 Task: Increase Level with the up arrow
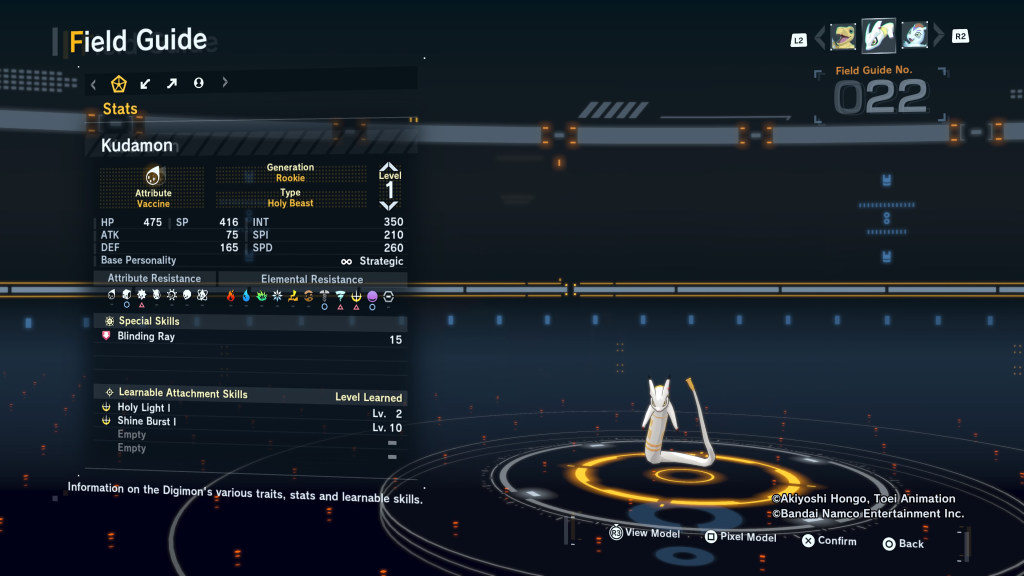389,168
